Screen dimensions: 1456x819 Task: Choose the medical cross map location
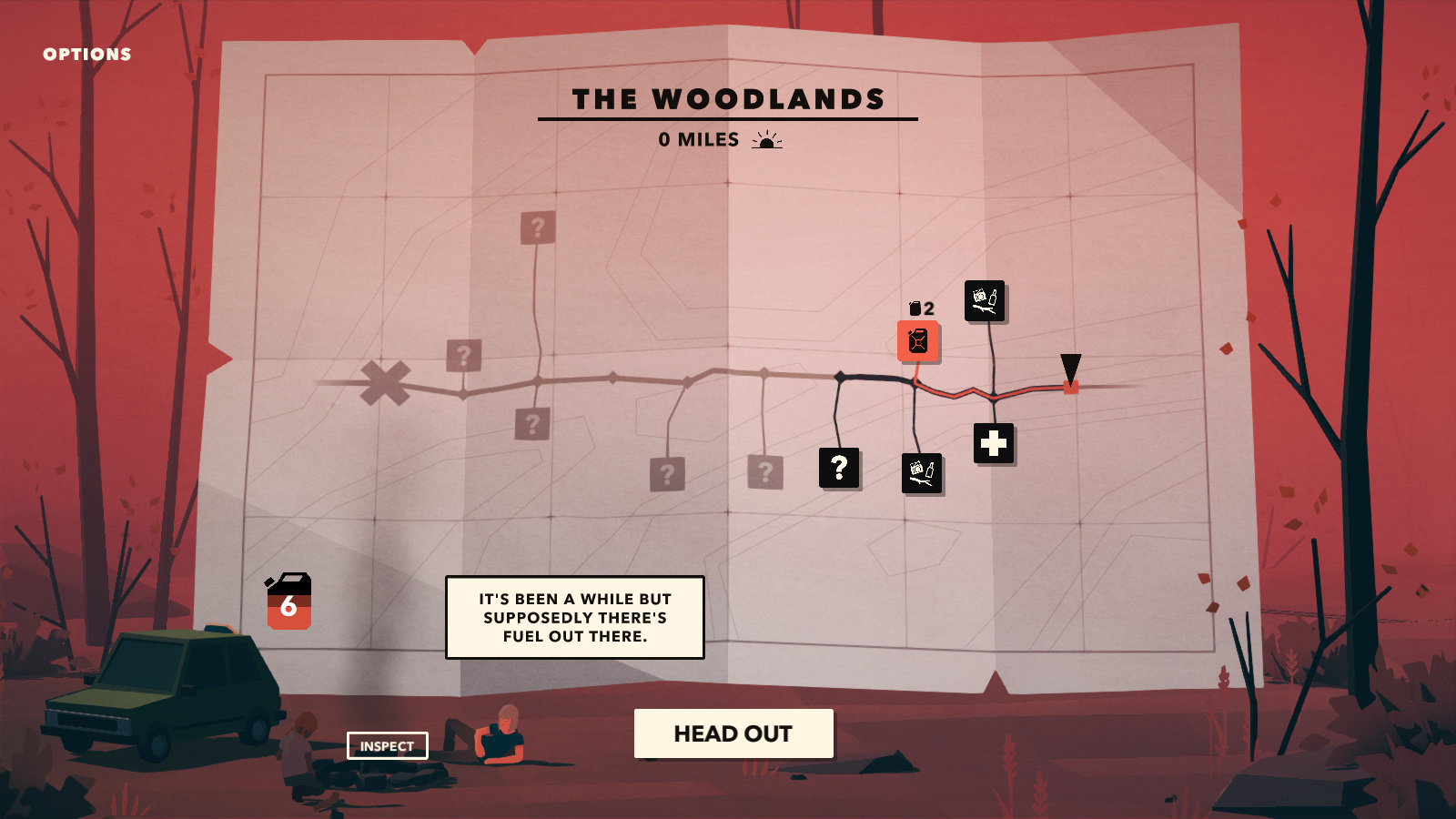[x=994, y=444]
